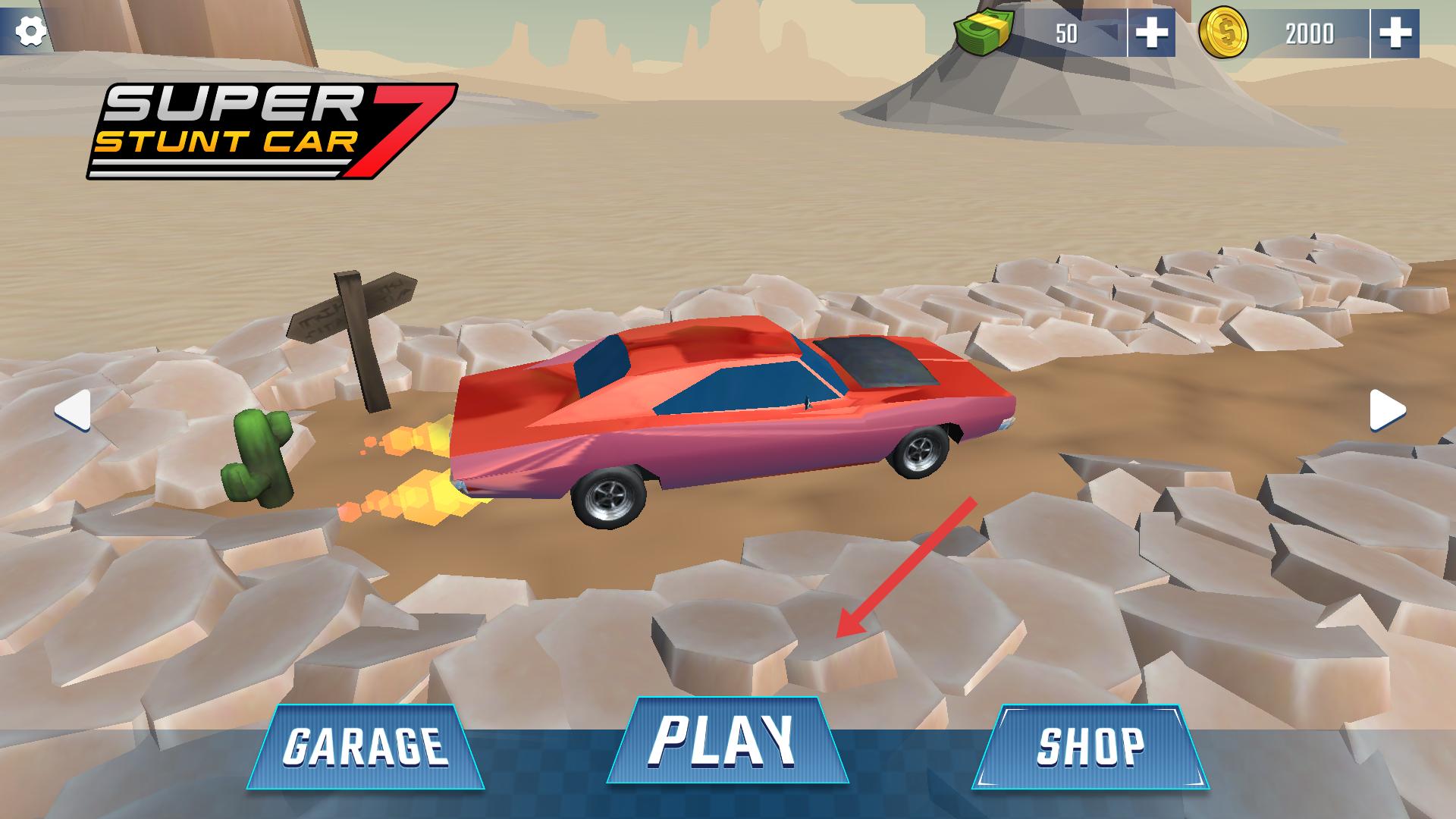Open the Shop
1456x819 pixels.
pos(1090,746)
